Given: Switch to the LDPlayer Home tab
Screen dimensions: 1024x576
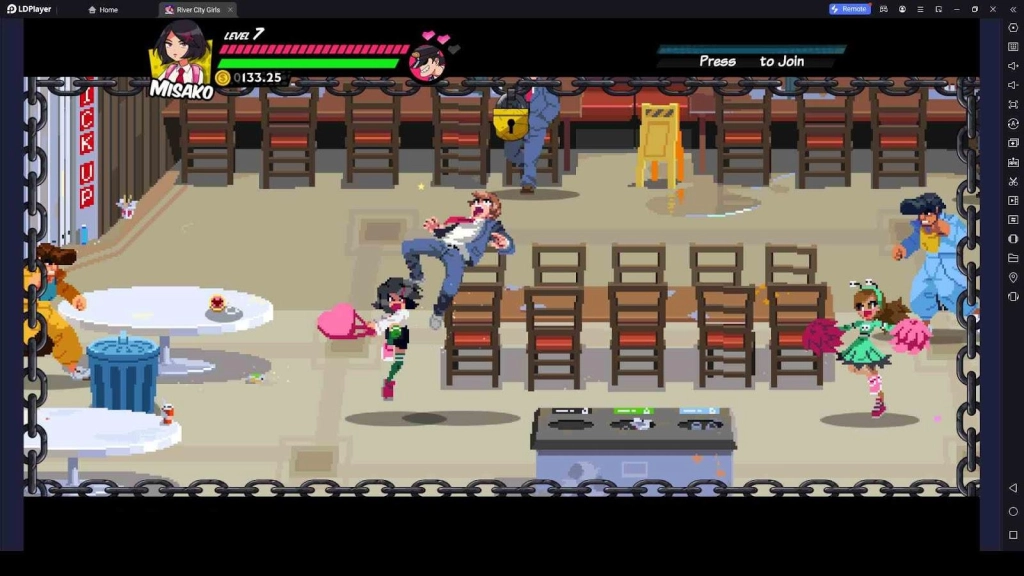Looking at the screenshot, I should (x=103, y=9).
